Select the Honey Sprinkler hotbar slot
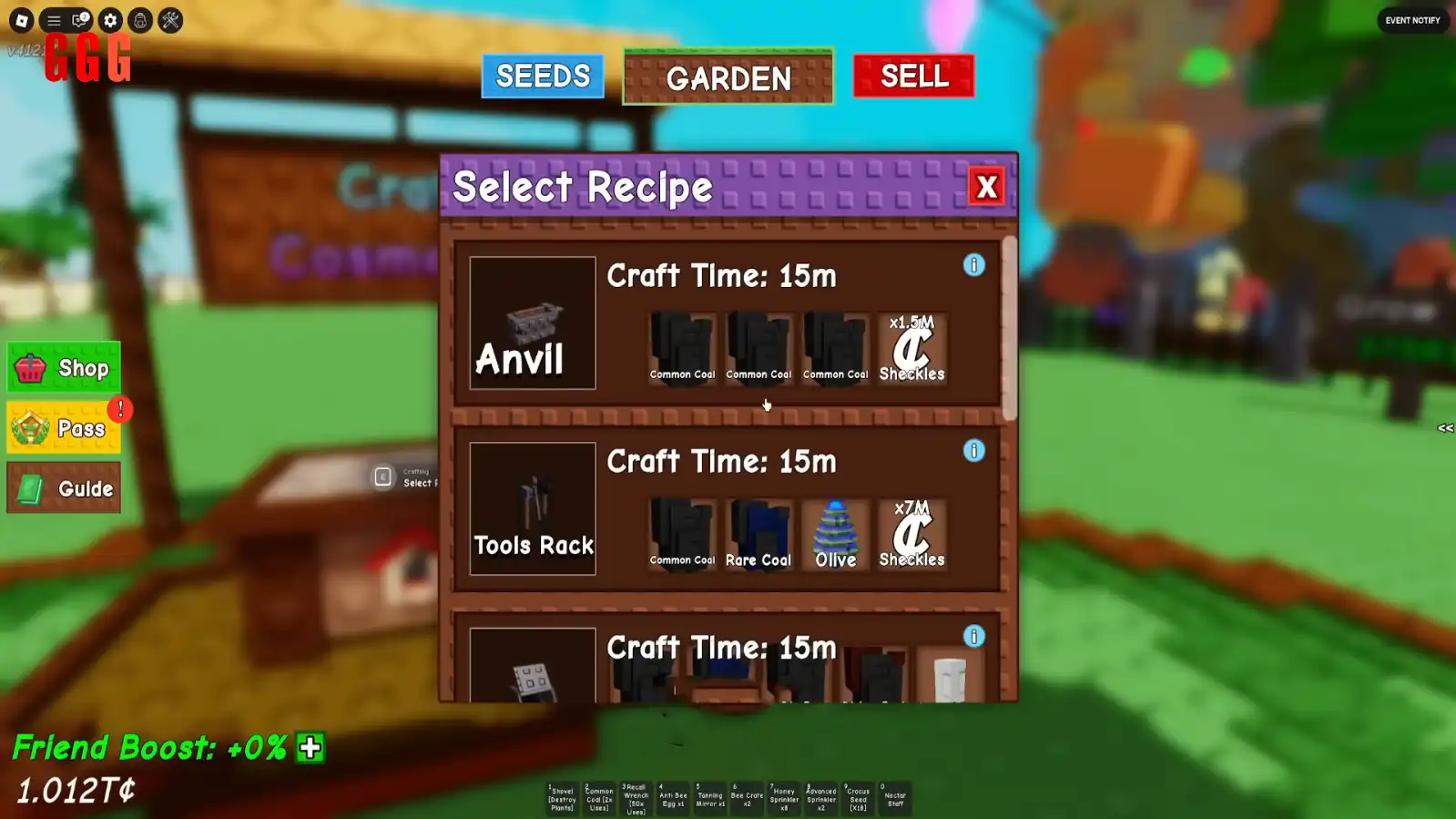The image size is (1456, 819). [x=783, y=798]
